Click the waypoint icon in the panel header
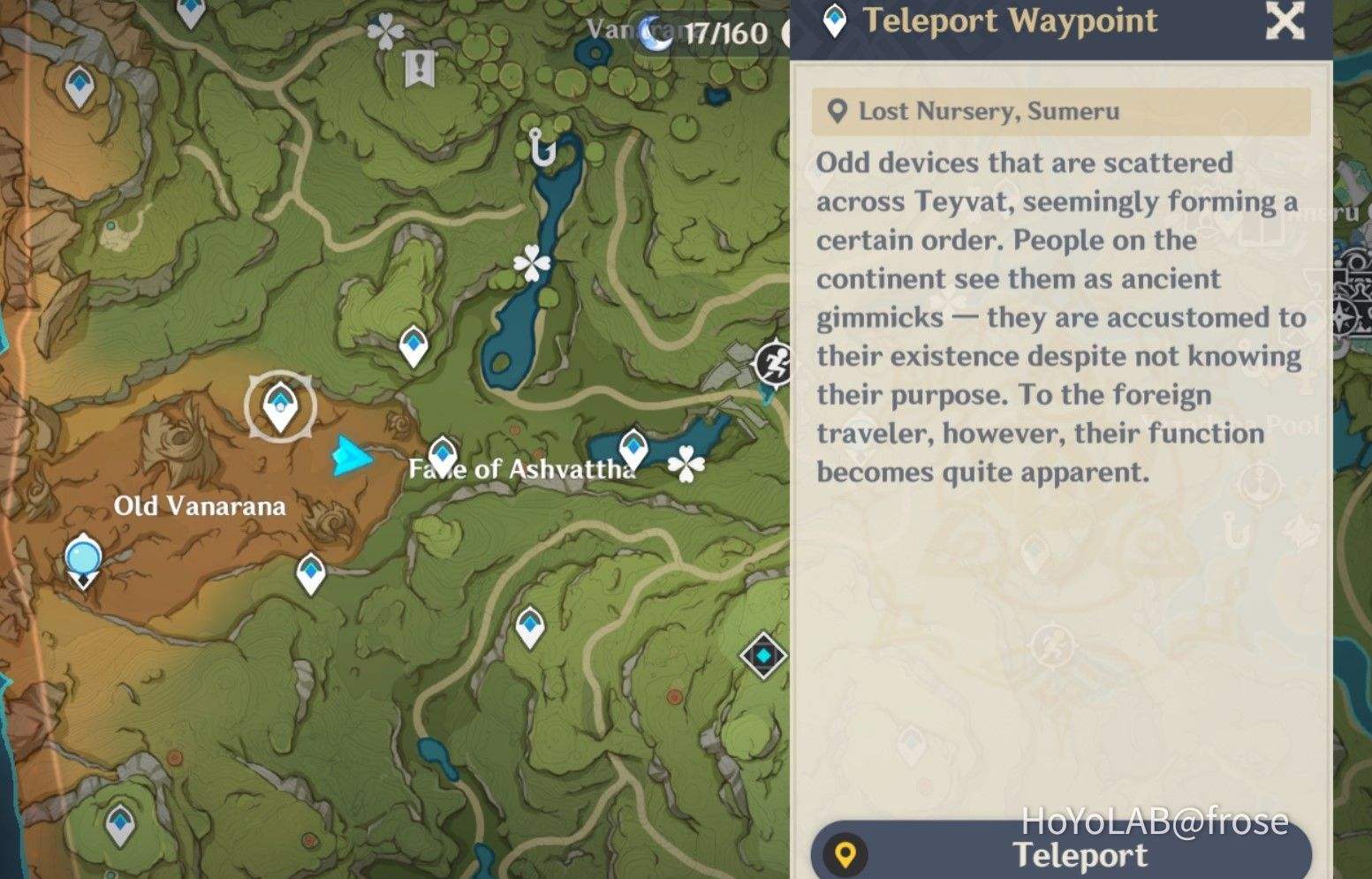 click(x=834, y=19)
